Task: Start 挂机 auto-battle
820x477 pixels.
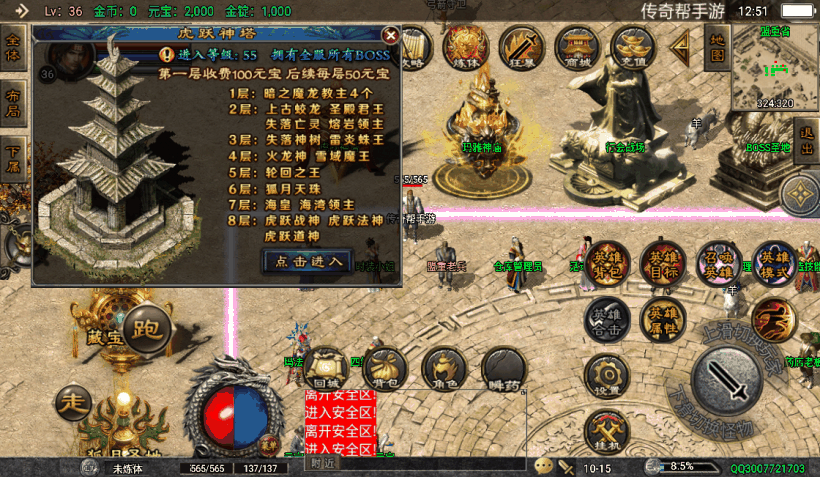Action: [x=606, y=430]
